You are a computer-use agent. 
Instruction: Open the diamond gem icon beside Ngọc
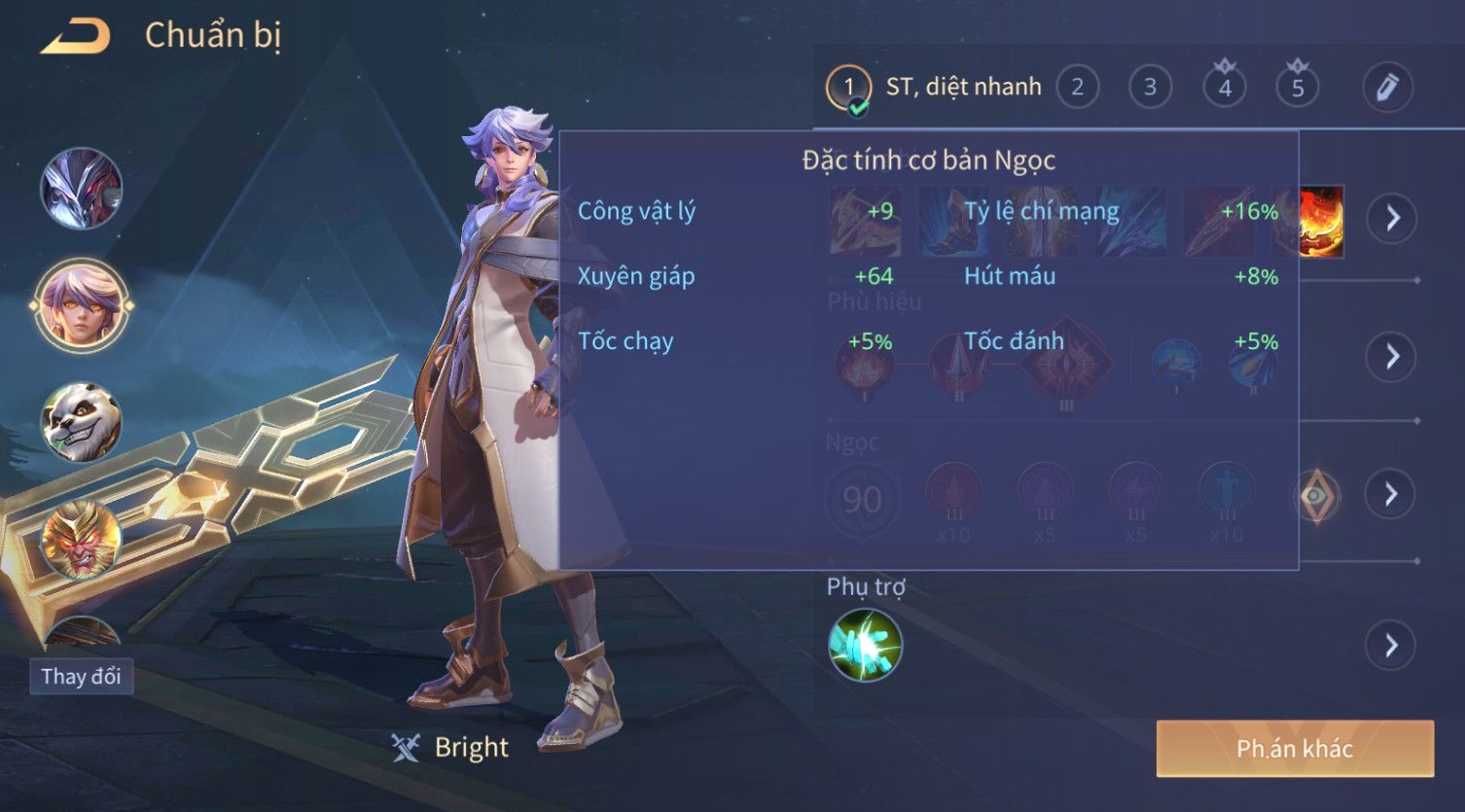coord(1315,496)
